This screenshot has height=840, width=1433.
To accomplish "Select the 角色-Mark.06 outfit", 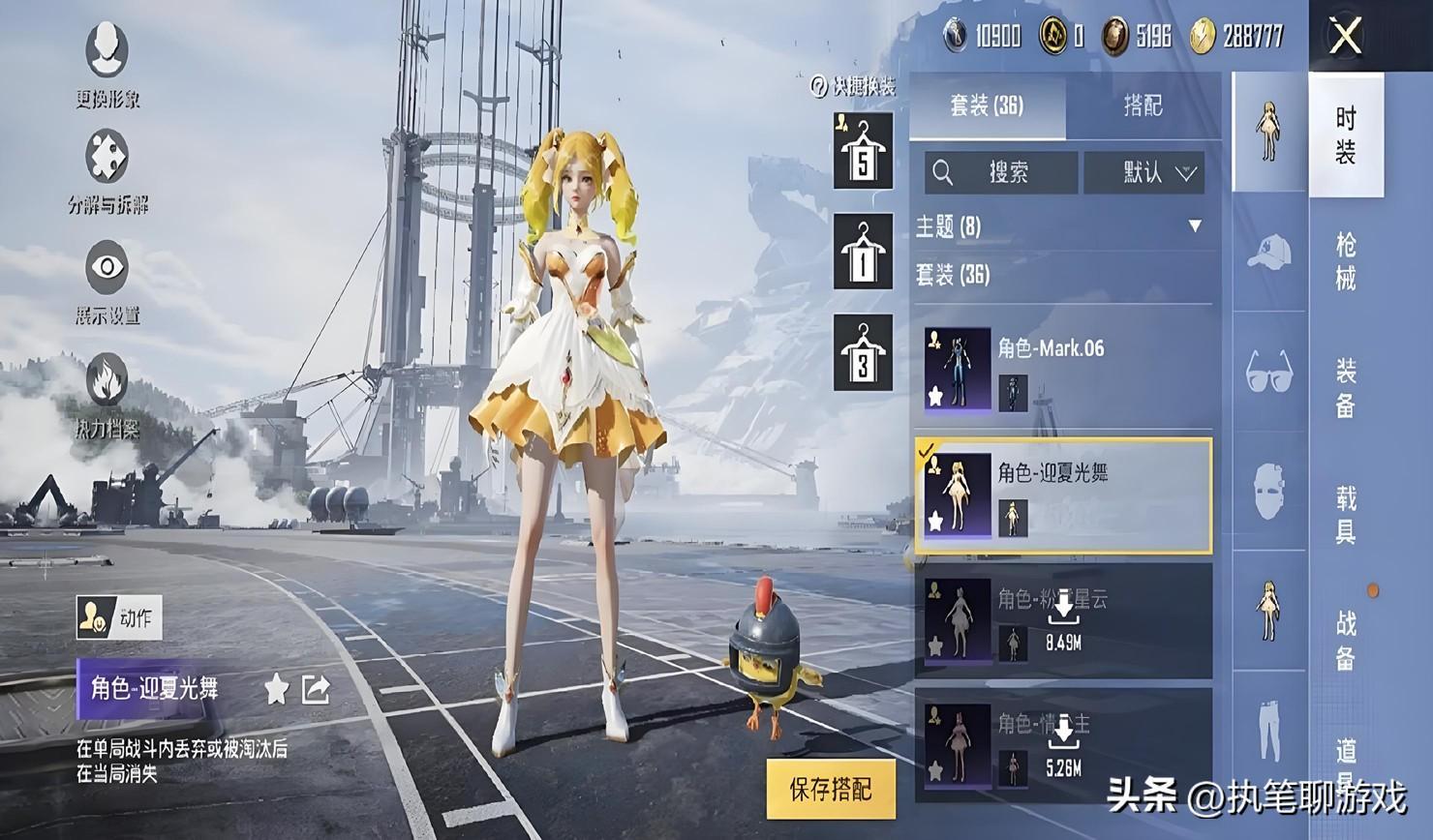I will [x=1063, y=369].
